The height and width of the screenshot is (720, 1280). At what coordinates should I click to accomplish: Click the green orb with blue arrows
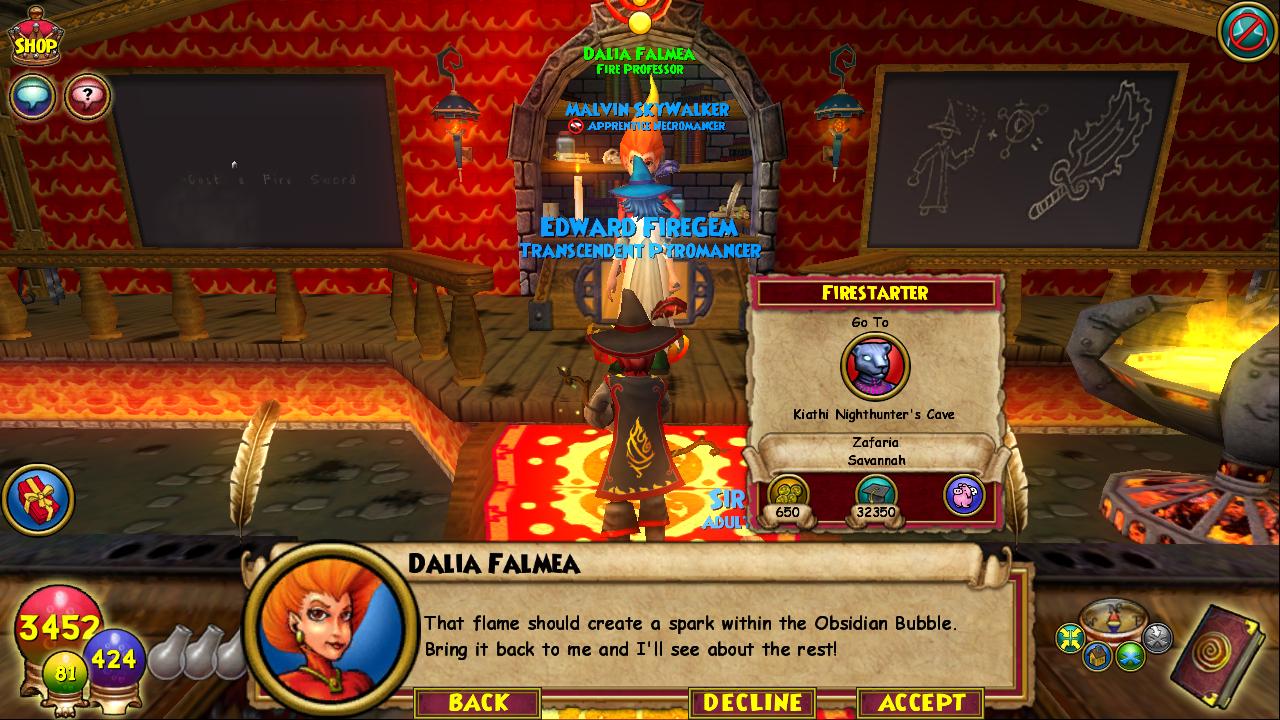1131,654
